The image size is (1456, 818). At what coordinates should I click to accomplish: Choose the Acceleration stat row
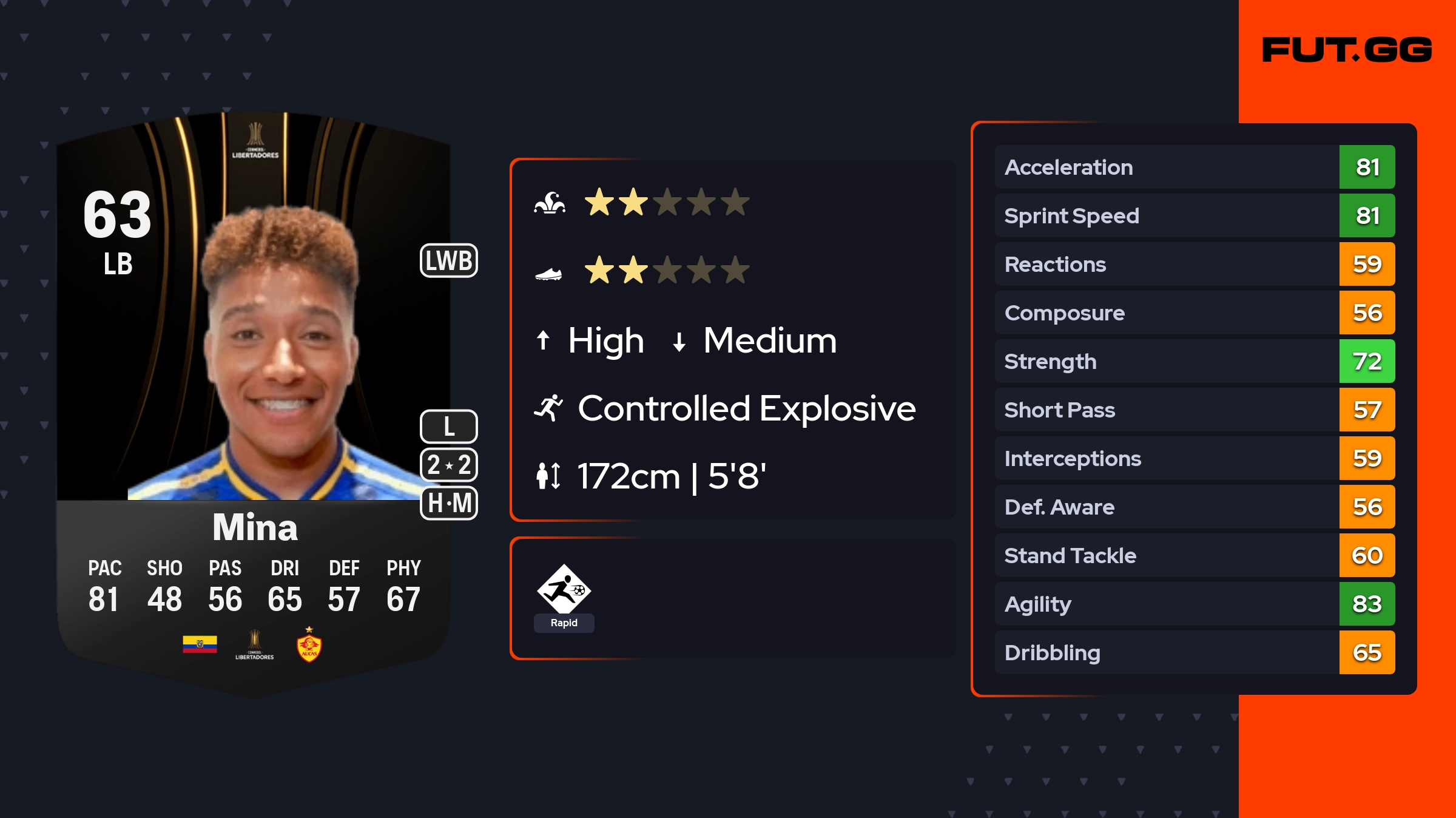coord(1194,167)
